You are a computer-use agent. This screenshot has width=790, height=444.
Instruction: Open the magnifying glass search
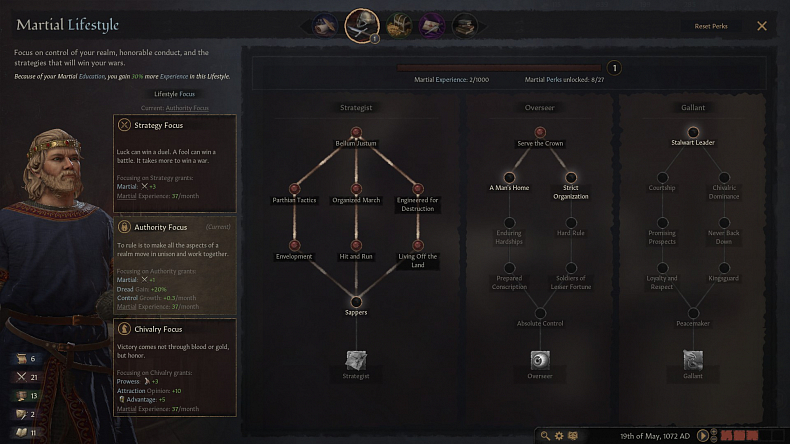(545, 436)
